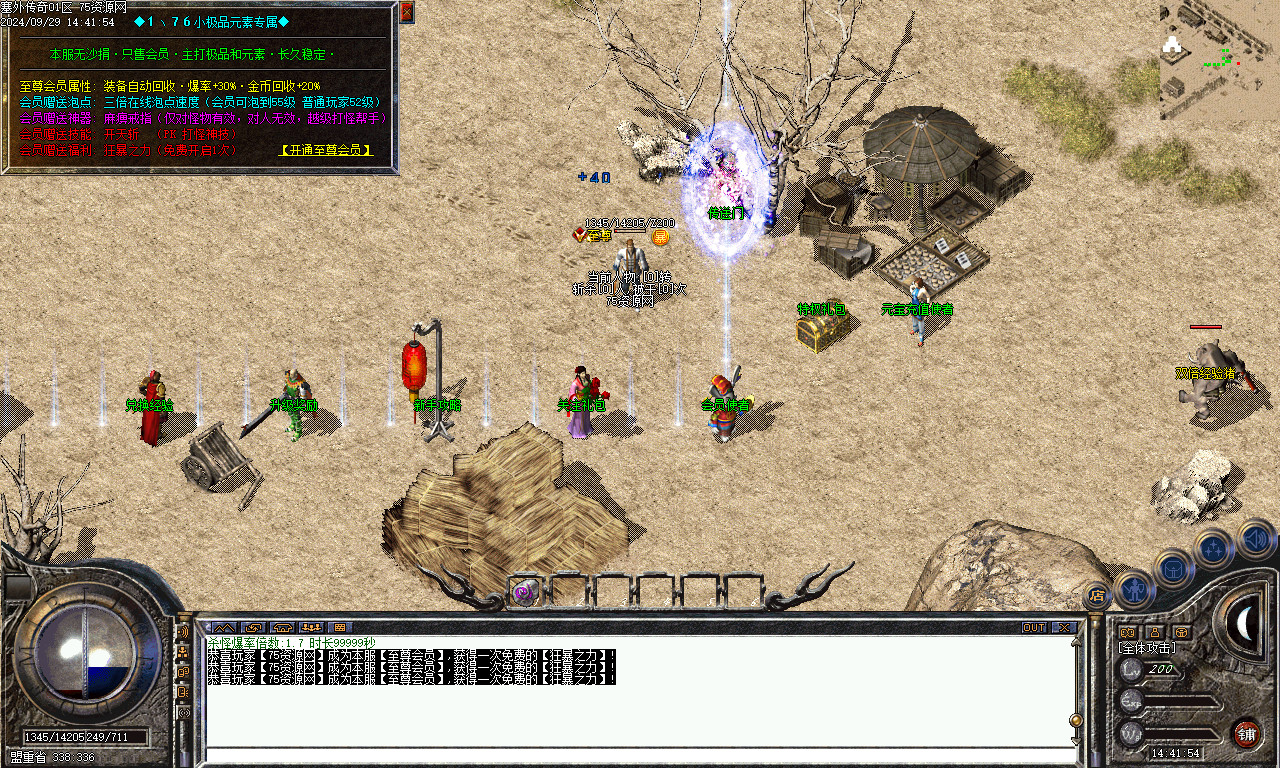Toggle the sound speaker button
1280x768 pixels.
pyautogui.click(x=1254, y=539)
